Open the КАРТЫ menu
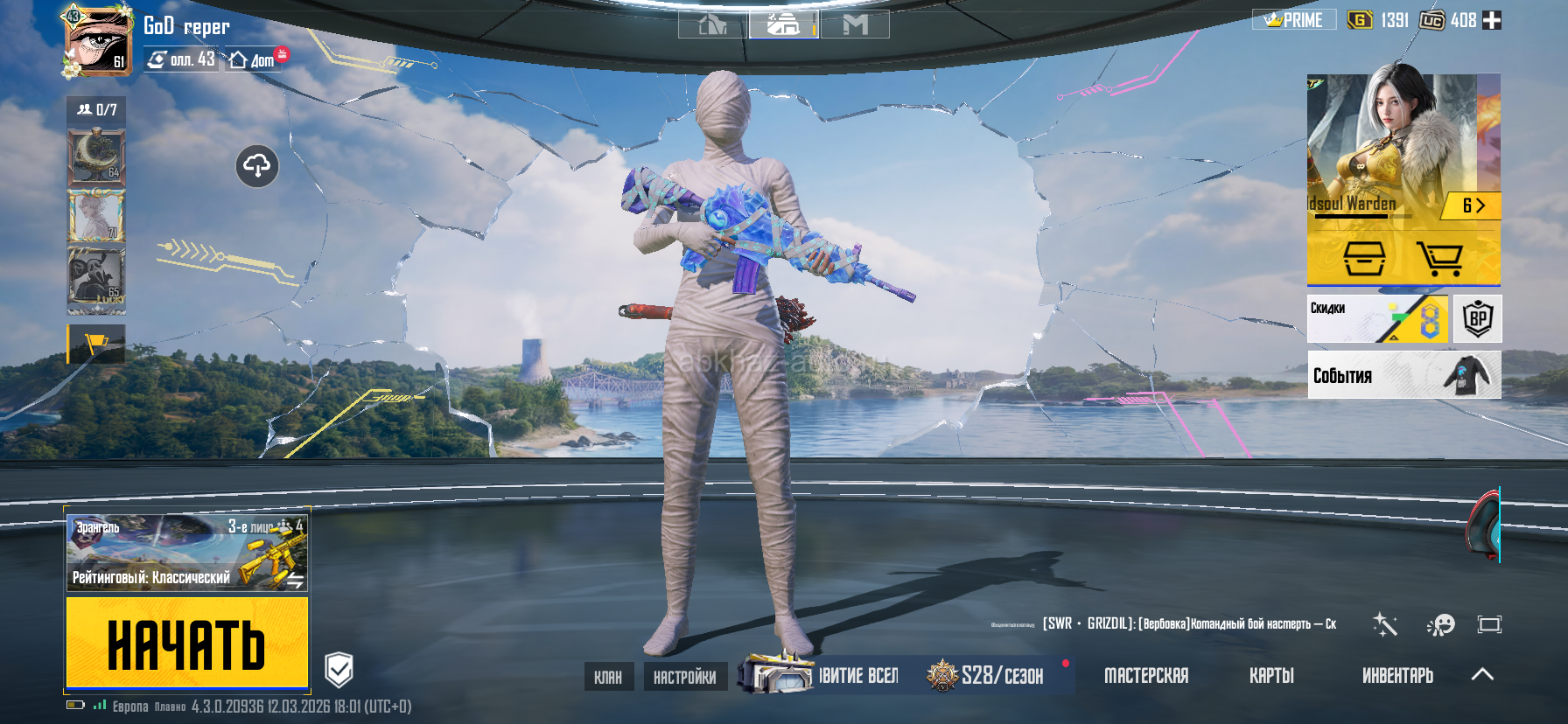 pyautogui.click(x=1270, y=676)
